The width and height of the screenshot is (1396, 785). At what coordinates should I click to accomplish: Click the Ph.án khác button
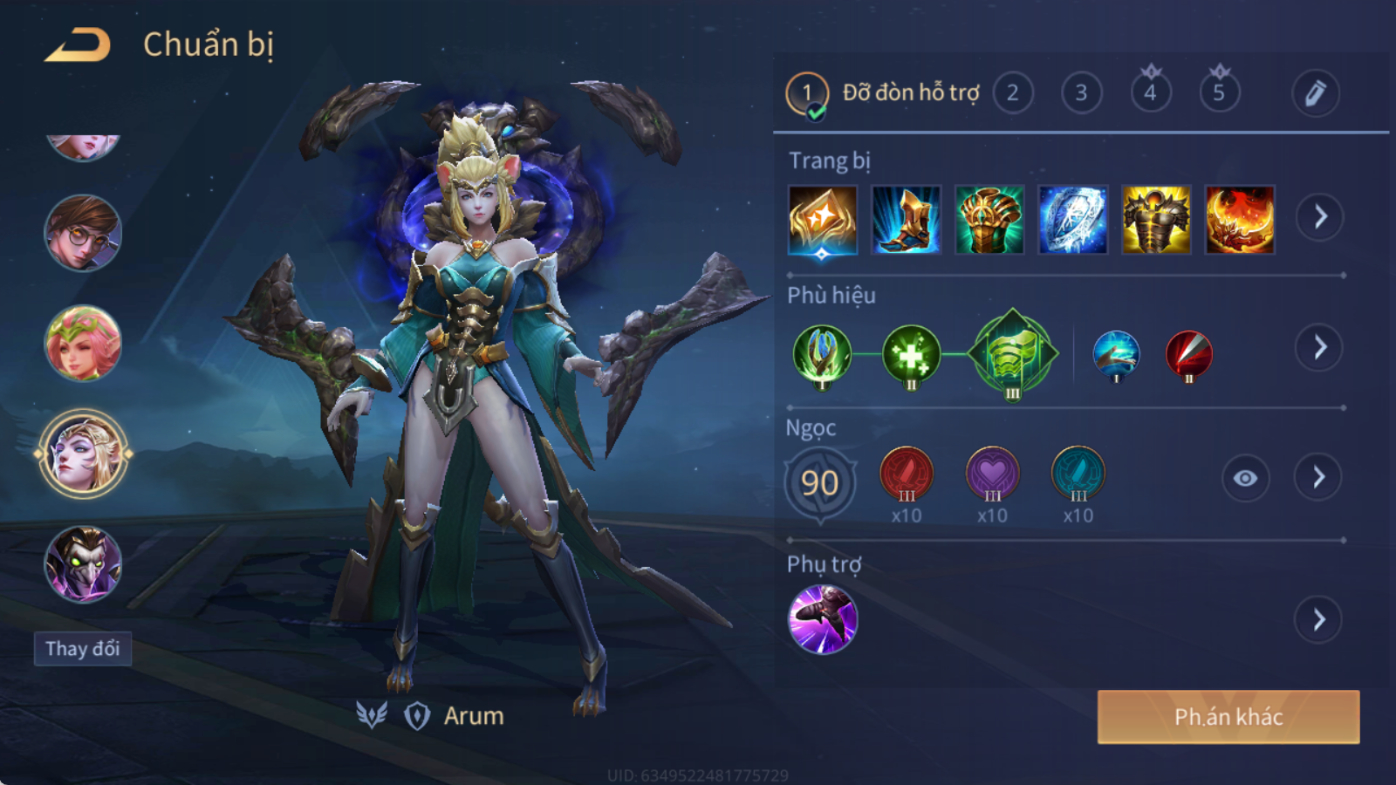[1228, 717]
